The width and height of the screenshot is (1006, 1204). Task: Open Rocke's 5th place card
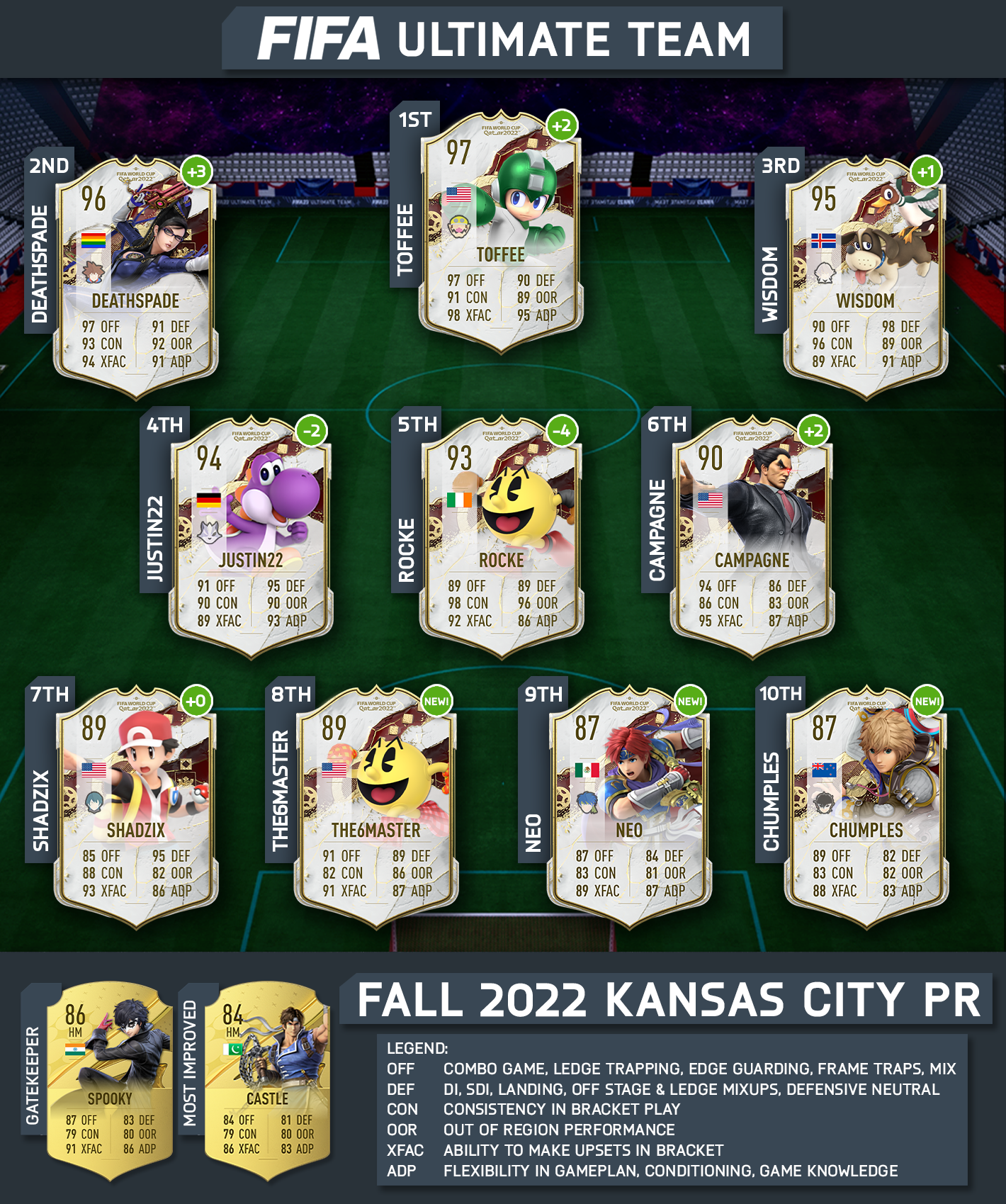(x=501, y=536)
